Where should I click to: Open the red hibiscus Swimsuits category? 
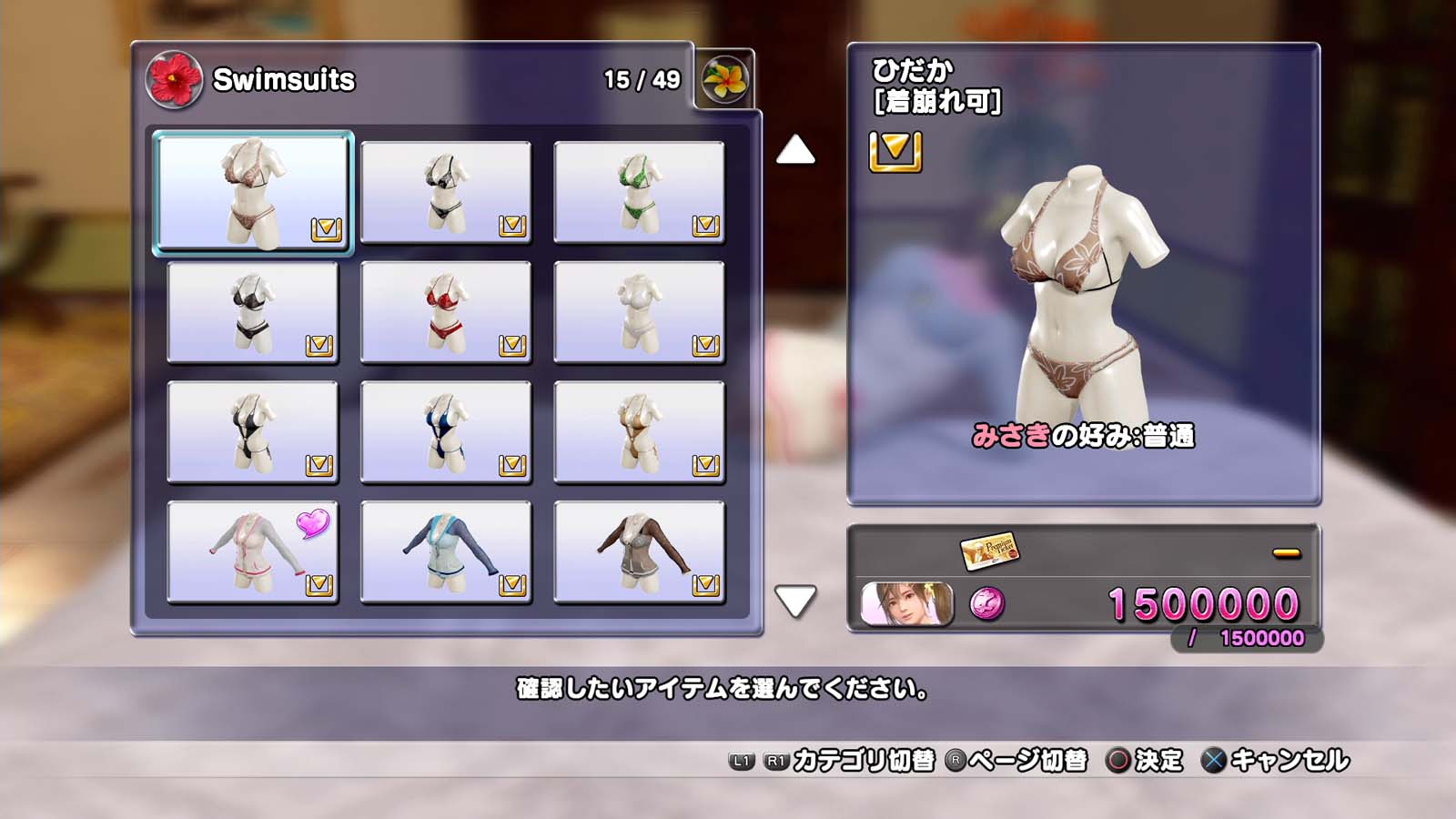[x=174, y=79]
